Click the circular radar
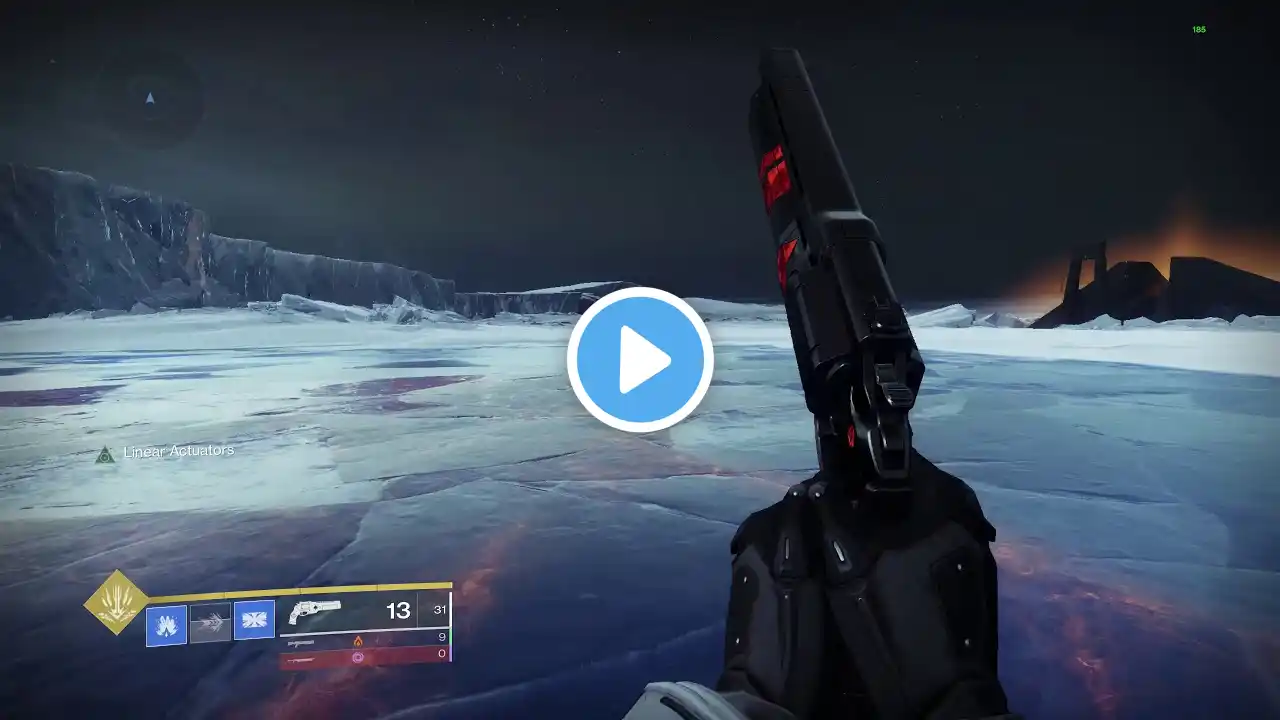 tap(151, 98)
